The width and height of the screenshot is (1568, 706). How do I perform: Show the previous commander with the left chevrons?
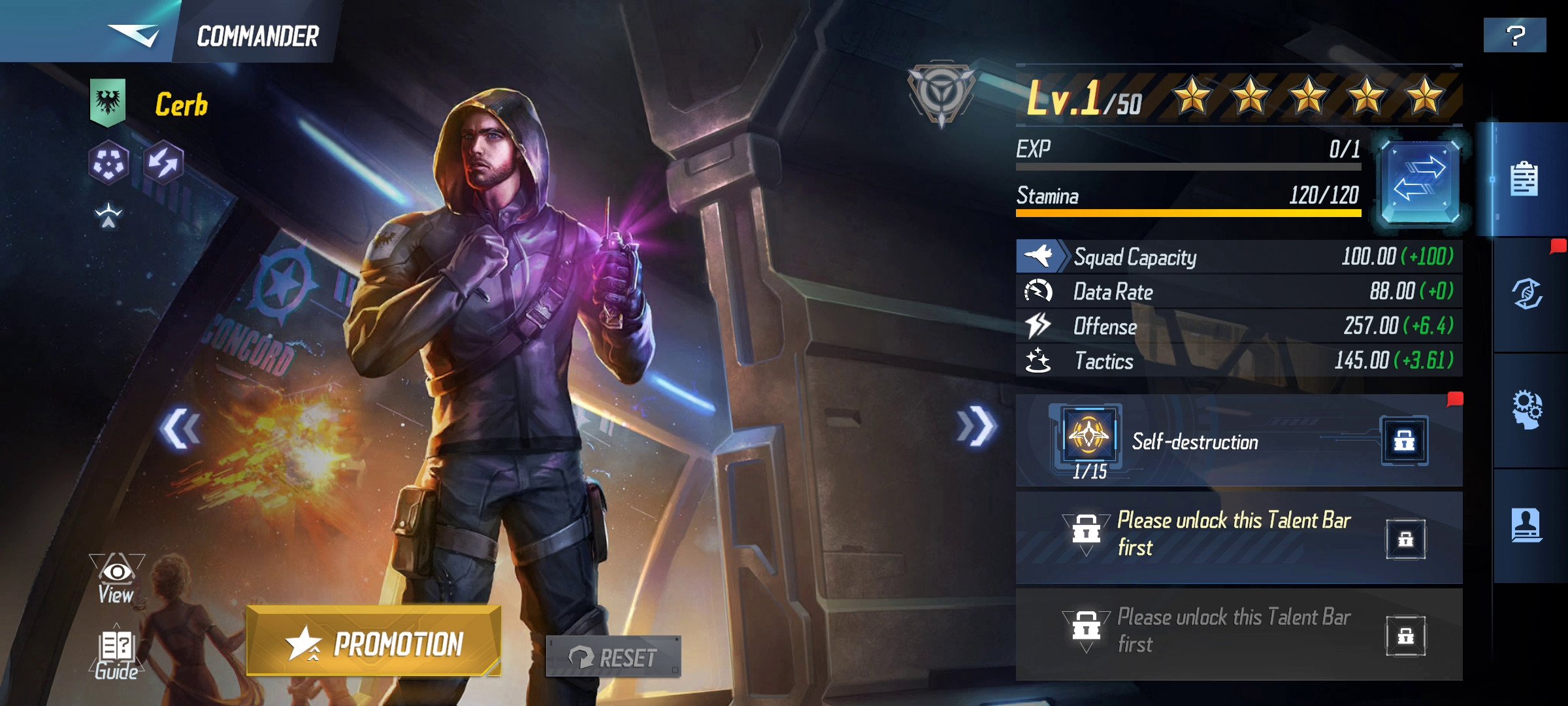pyautogui.click(x=180, y=428)
